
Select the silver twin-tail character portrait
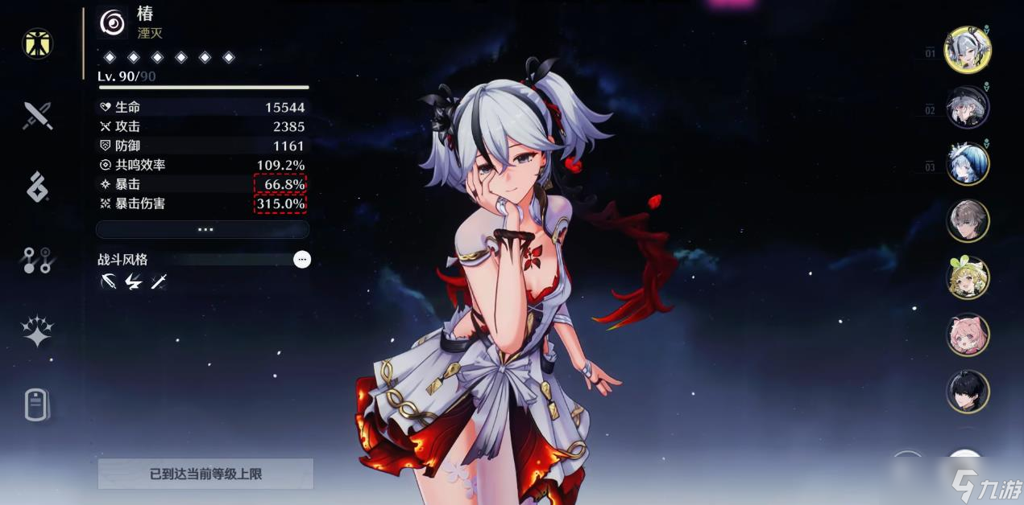pyautogui.click(x=967, y=49)
